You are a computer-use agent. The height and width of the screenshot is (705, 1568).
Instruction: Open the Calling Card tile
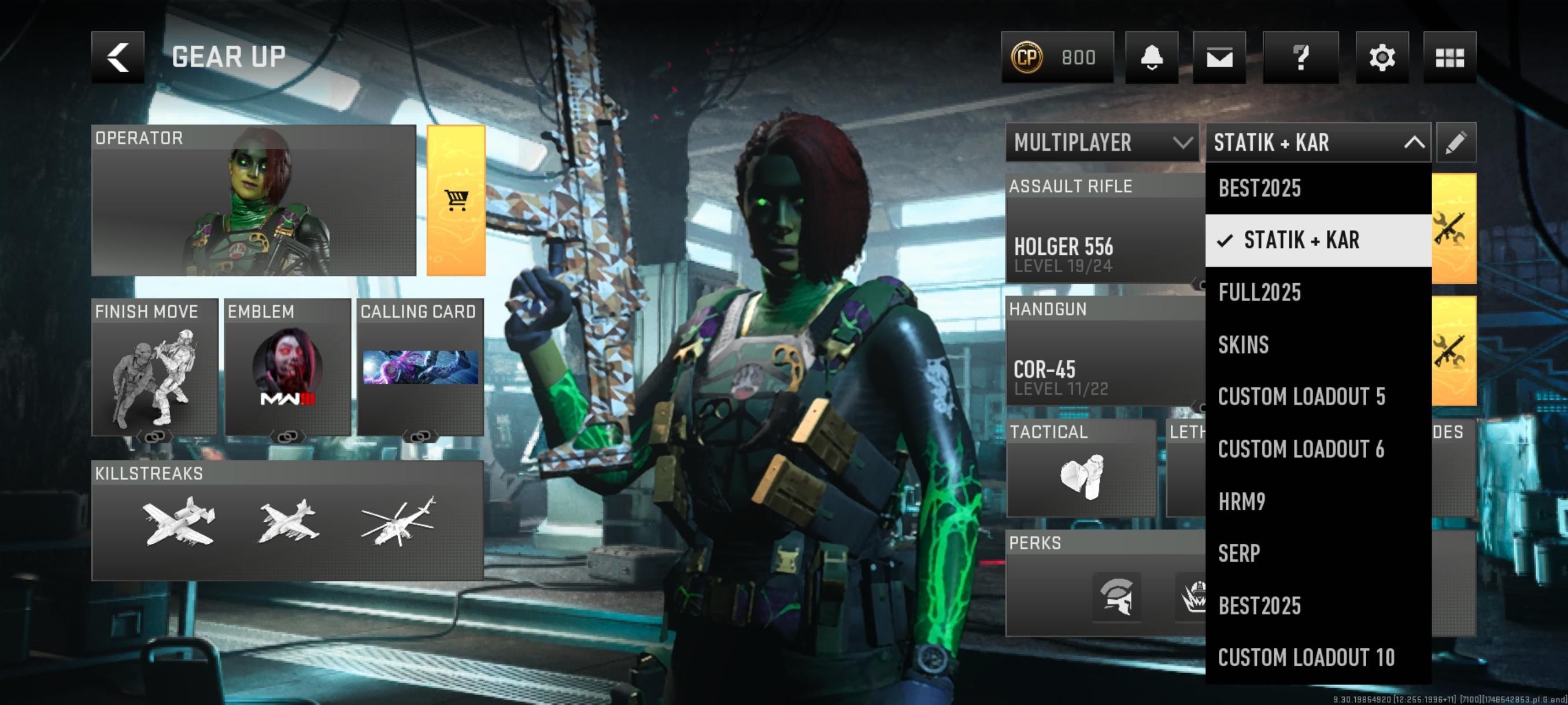click(x=420, y=368)
